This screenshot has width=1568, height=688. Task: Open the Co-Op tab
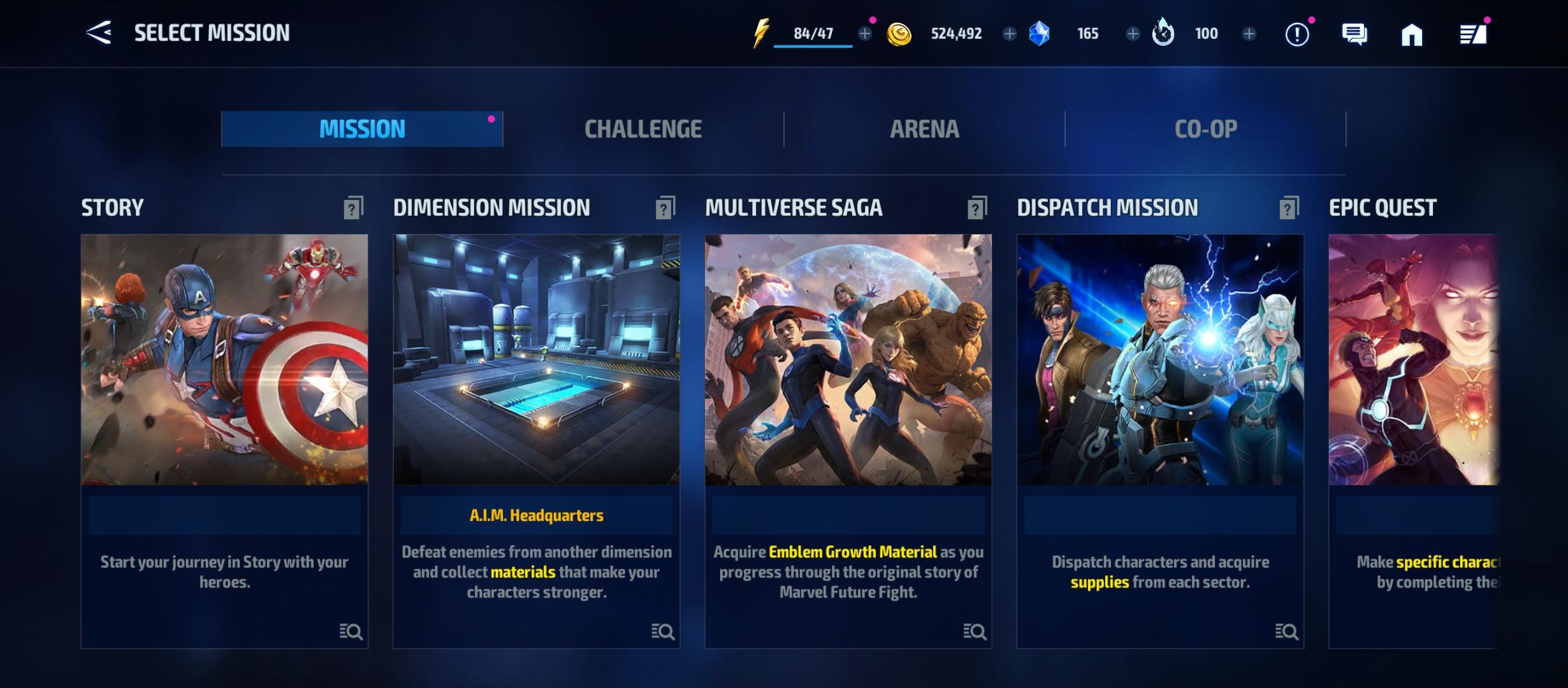[x=1205, y=128]
